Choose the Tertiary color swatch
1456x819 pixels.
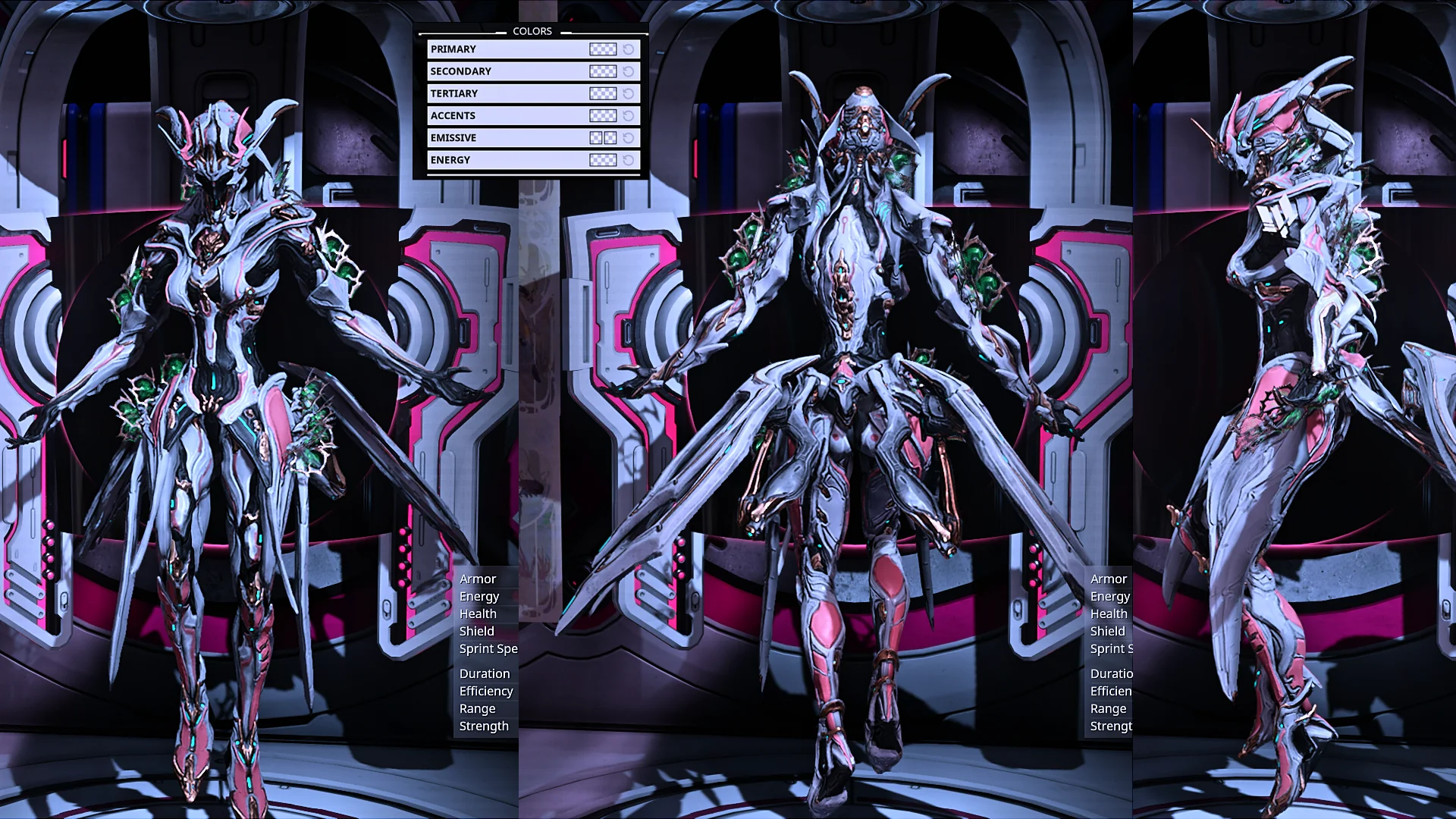[603, 93]
